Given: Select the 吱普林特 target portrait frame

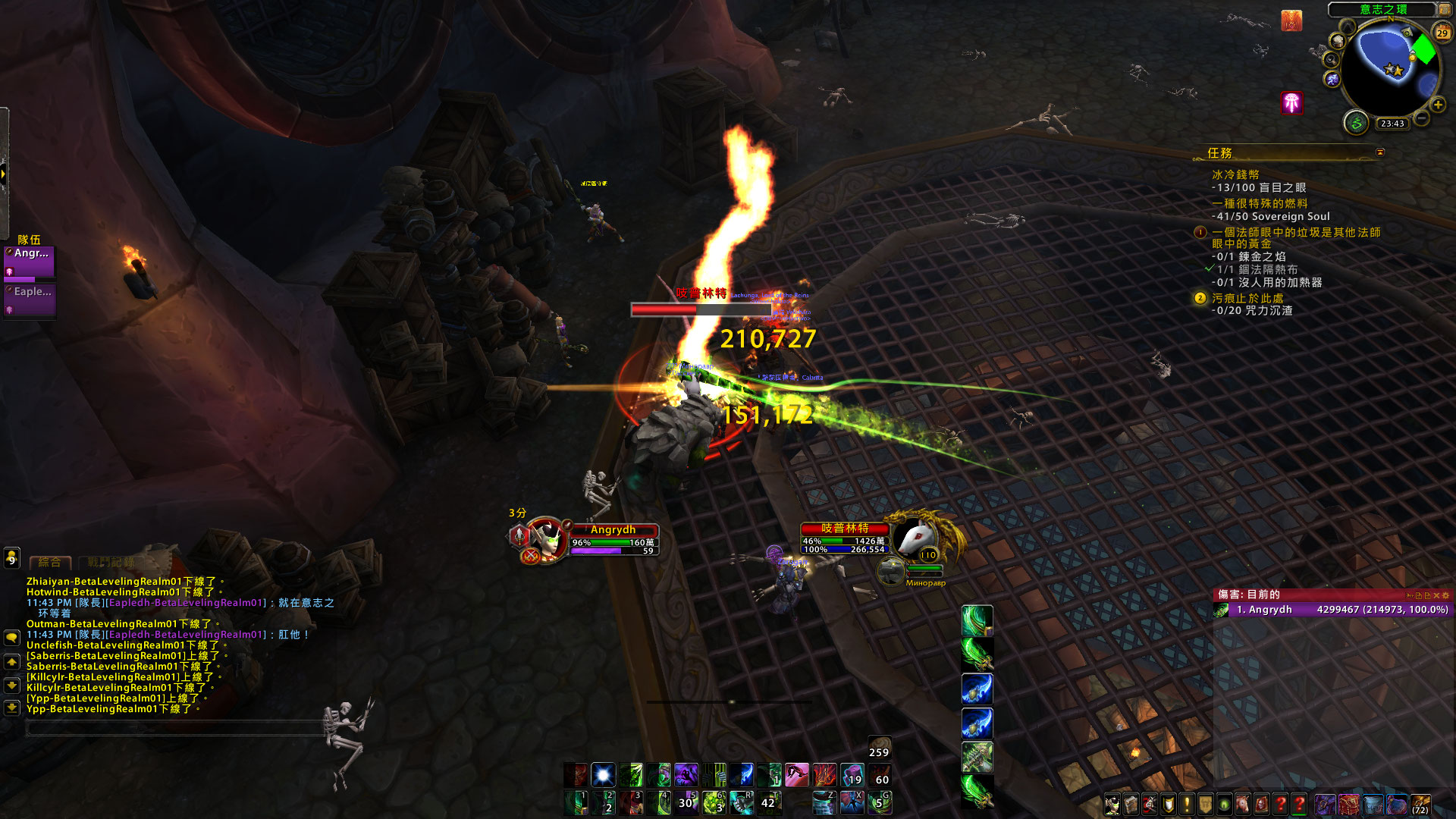Looking at the screenshot, I should 916,537.
